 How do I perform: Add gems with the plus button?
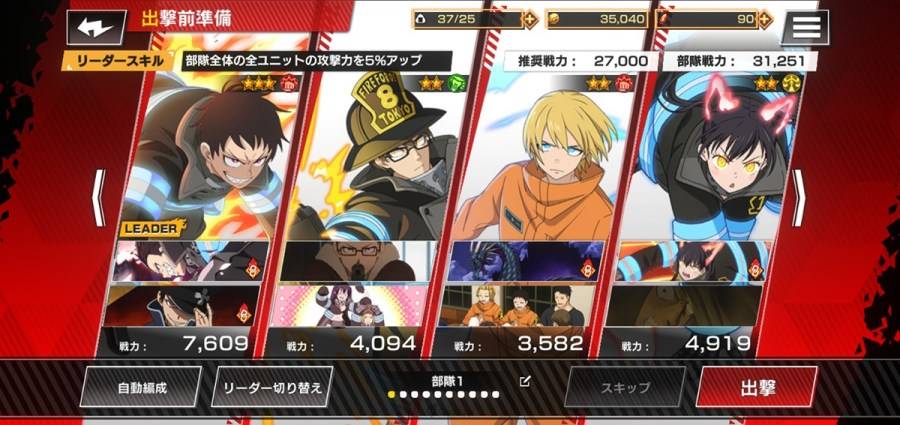(765, 19)
